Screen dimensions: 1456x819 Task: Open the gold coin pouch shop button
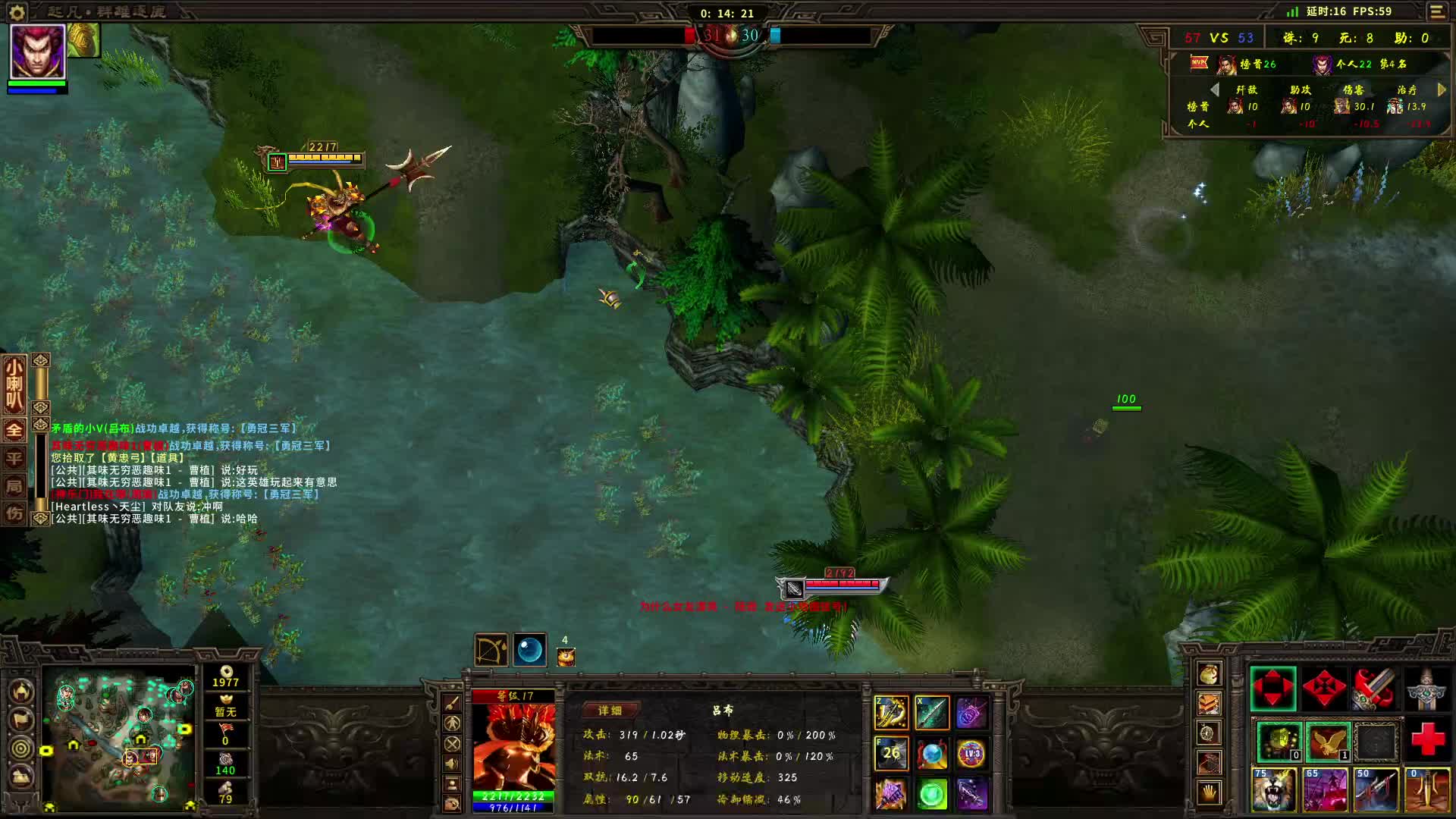point(1209,673)
